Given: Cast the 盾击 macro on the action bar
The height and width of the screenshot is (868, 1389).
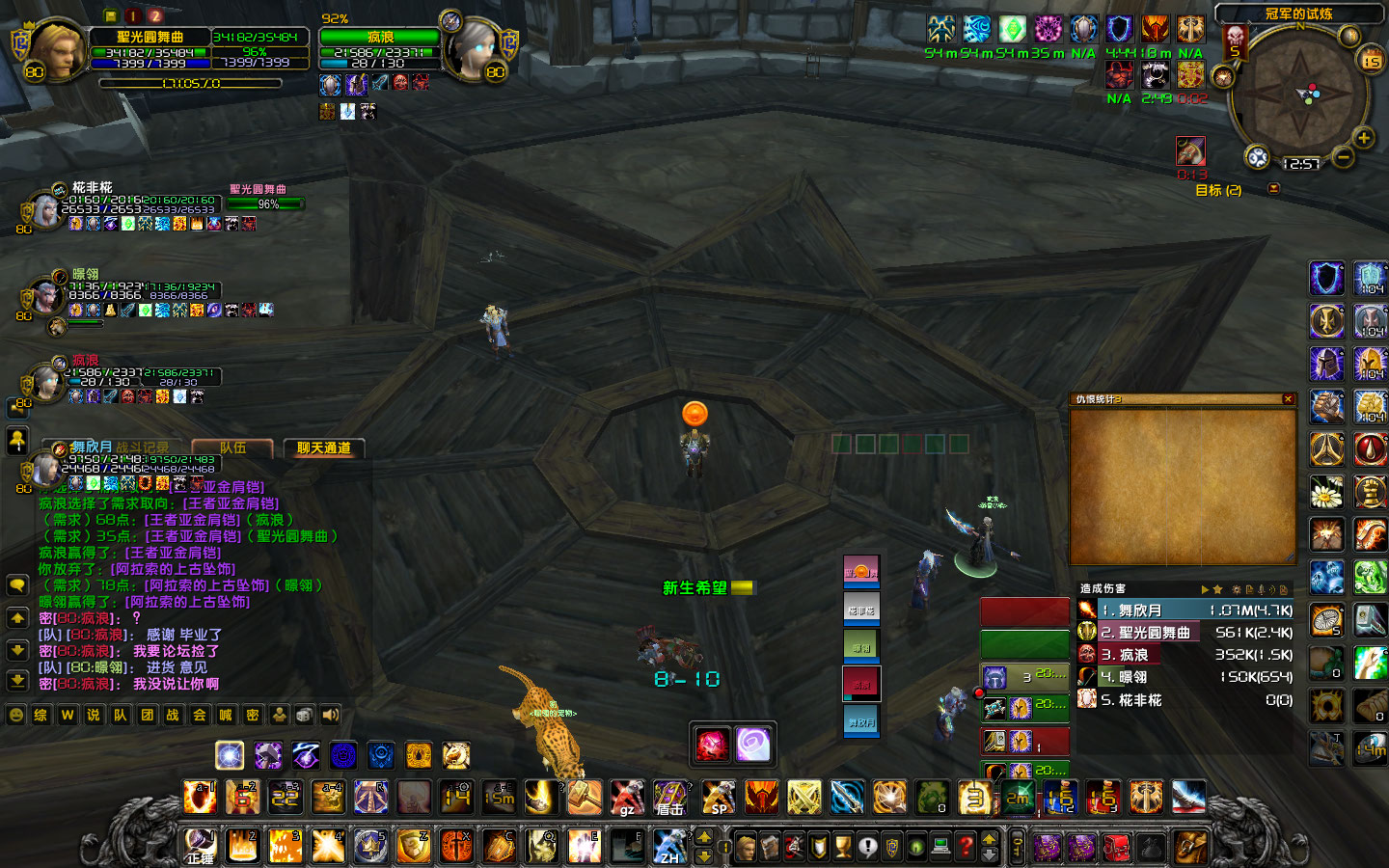Looking at the screenshot, I should [670, 797].
